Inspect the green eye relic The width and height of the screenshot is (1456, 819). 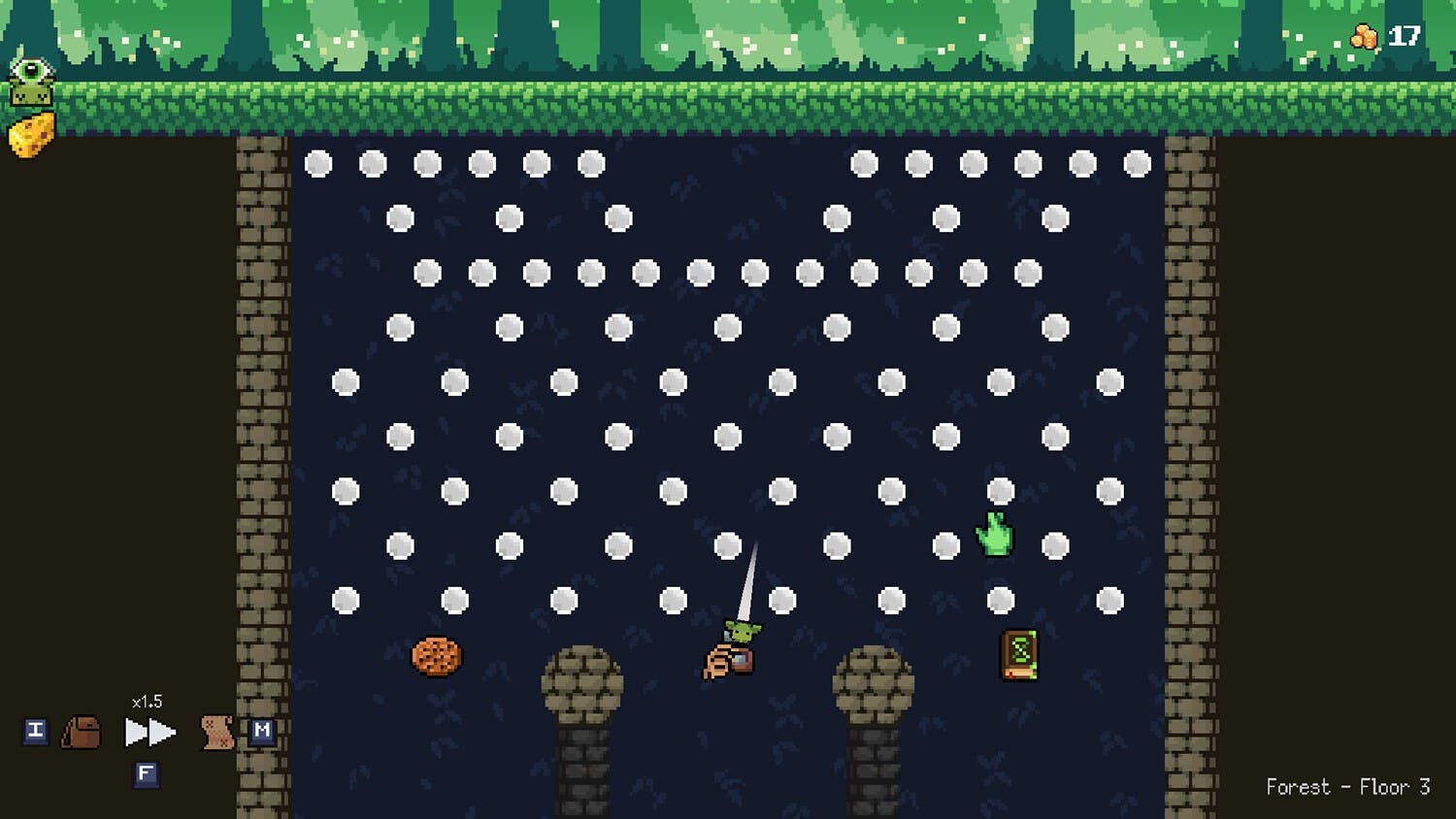tap(31, 82)
